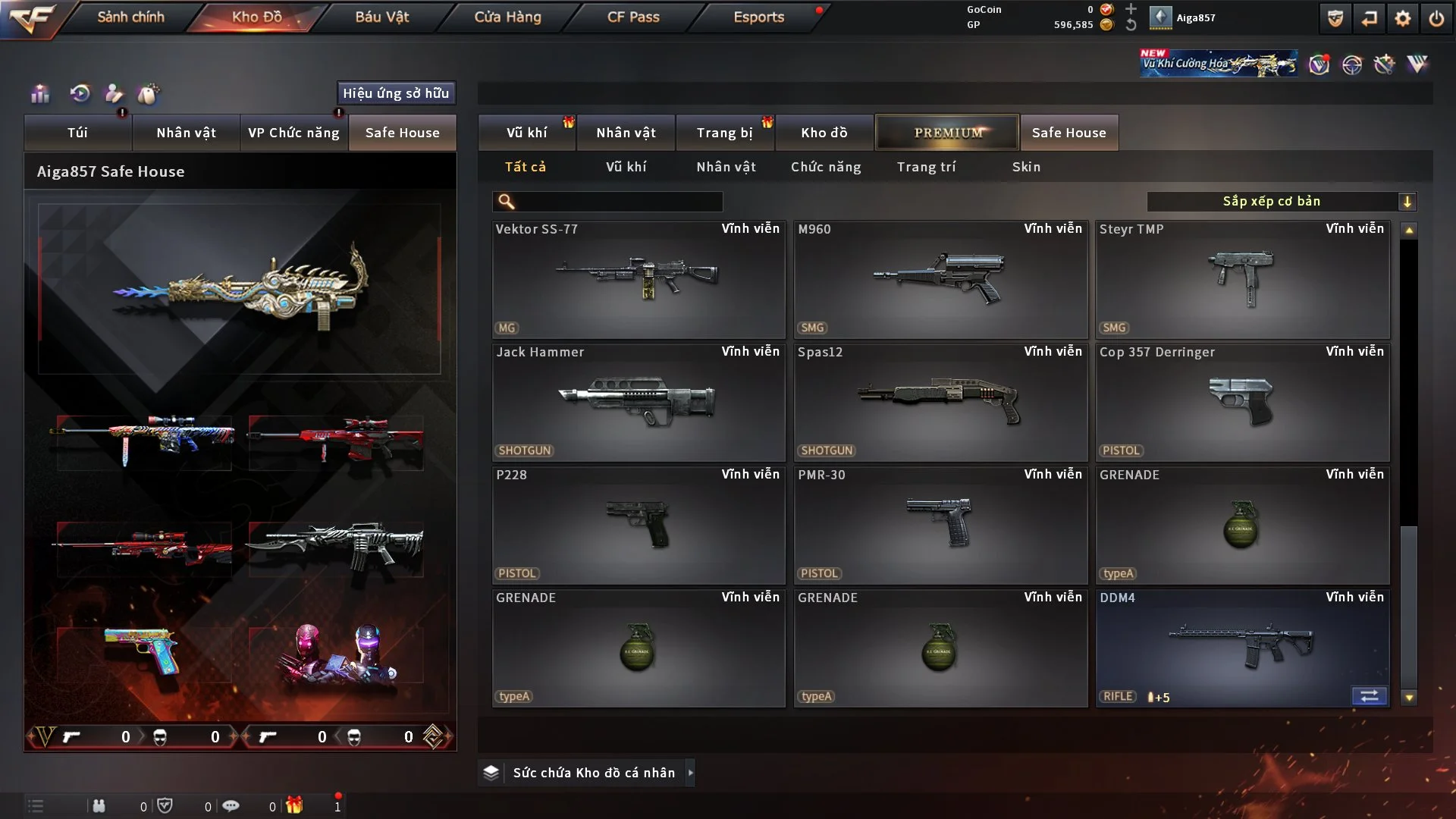Open the gear settings icon

[1403, 18]
